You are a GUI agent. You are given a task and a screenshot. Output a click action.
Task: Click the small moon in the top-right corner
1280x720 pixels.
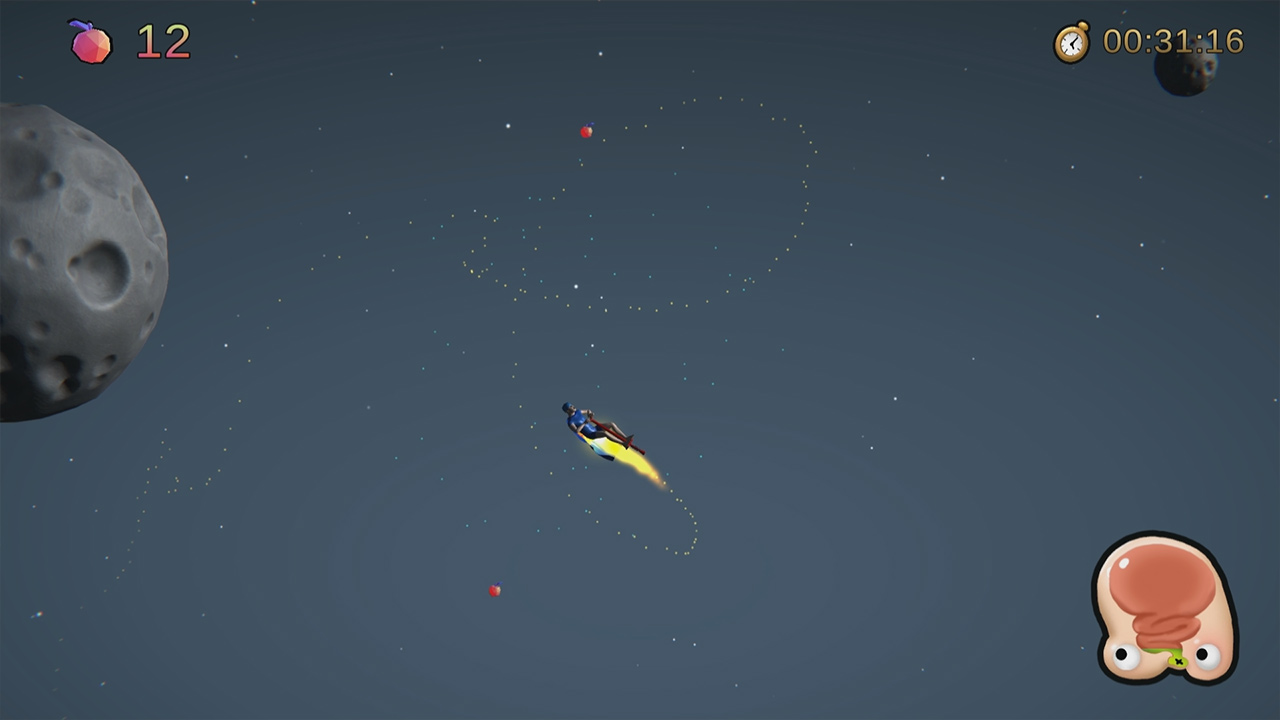(1186, 74)
